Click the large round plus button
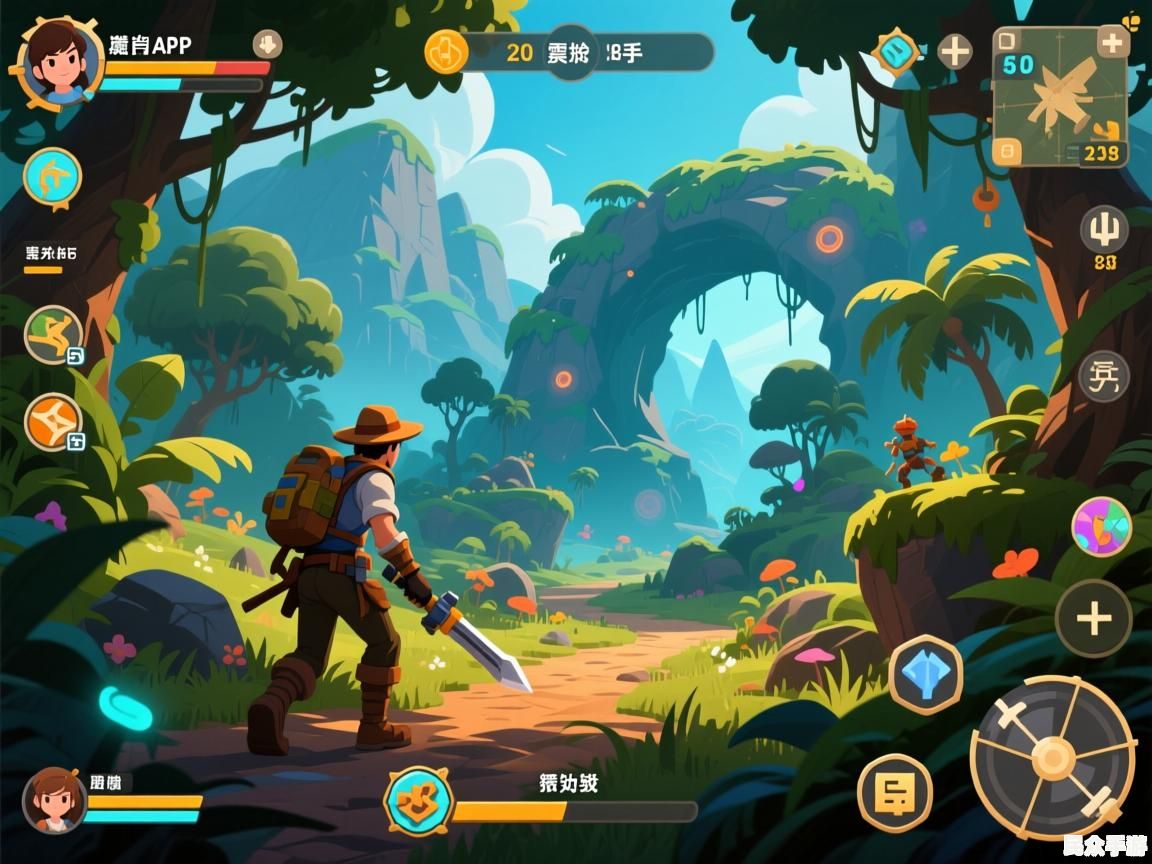Viewport: 1152px width, 864px height. click(x=1094, y=618)
